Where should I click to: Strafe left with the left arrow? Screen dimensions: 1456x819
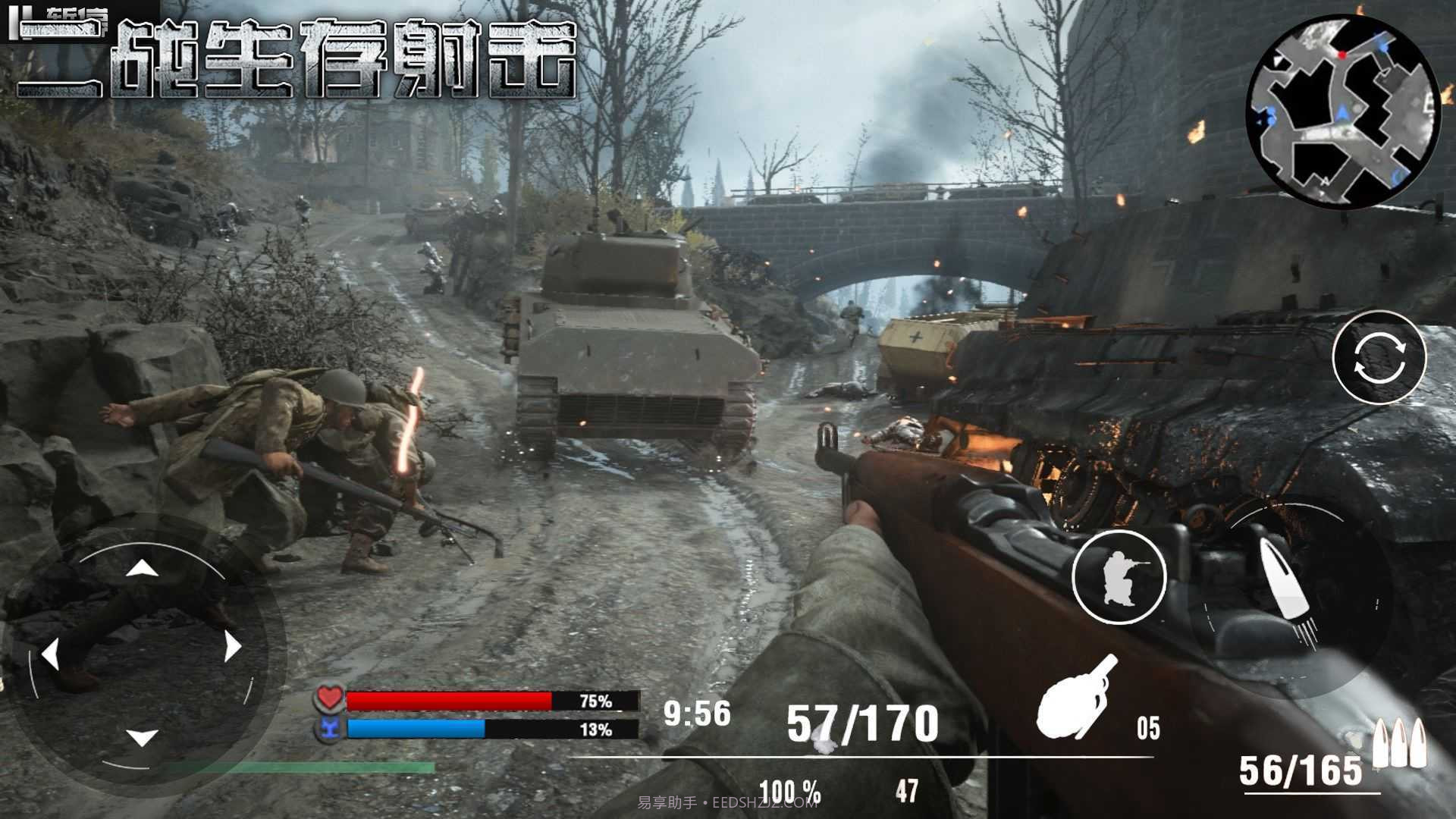(x=51, y=654)
